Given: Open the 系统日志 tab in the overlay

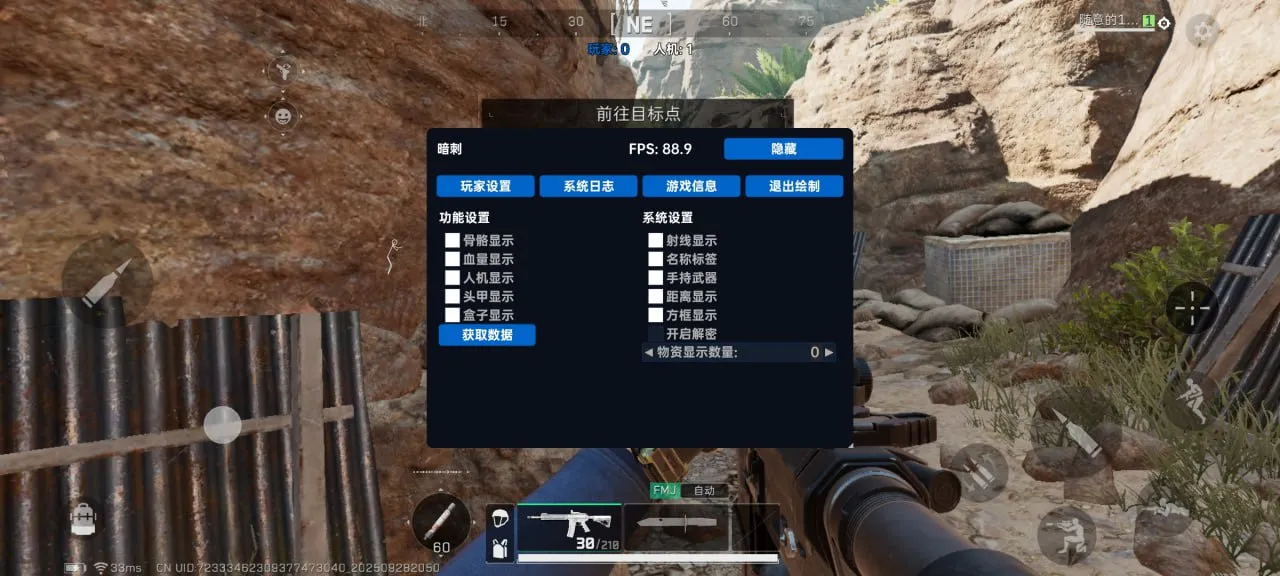Looking at the screenshot, I should (588, 186).
